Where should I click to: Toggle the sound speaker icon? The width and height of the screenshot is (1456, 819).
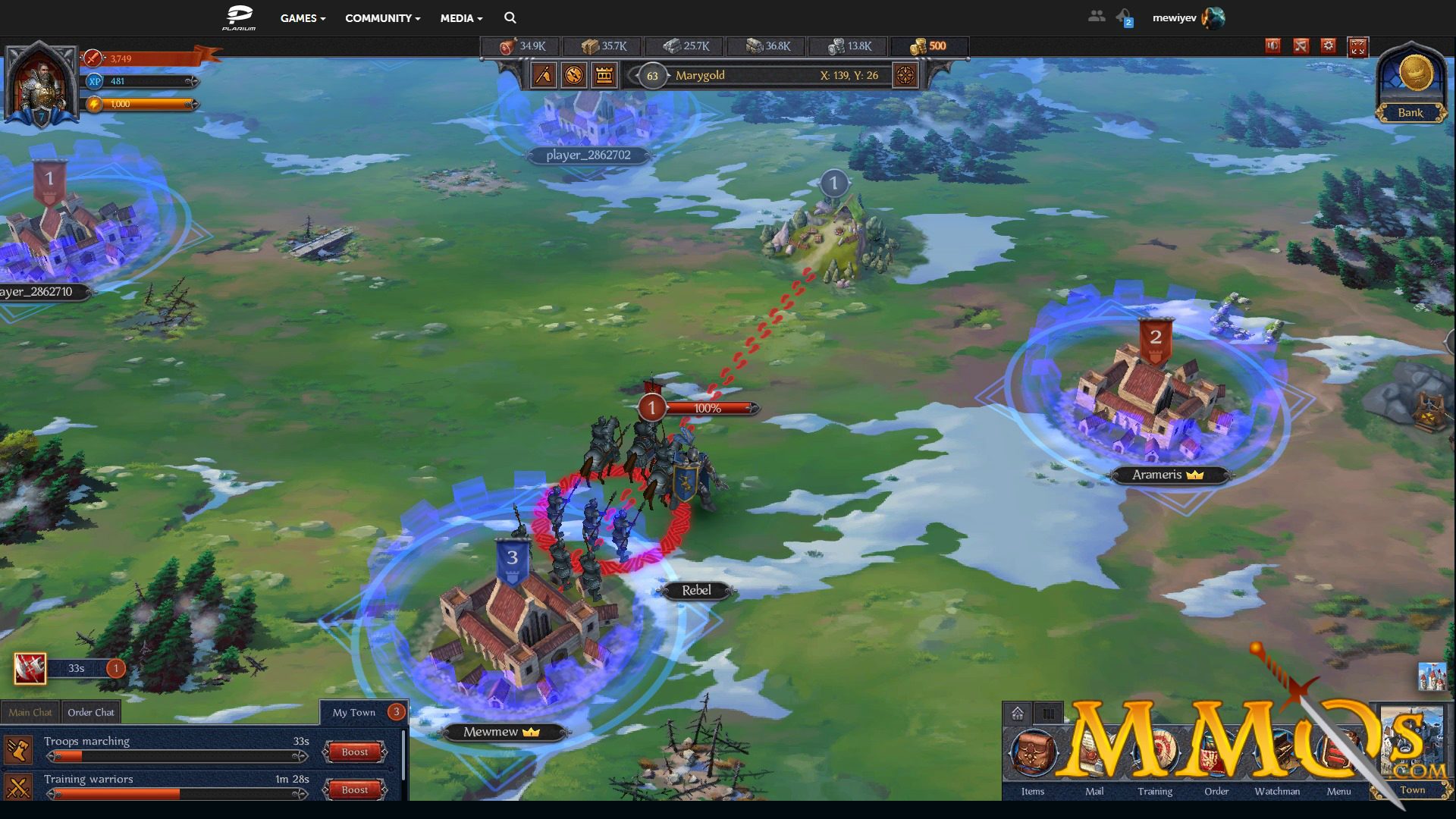tap(1272, 46)
